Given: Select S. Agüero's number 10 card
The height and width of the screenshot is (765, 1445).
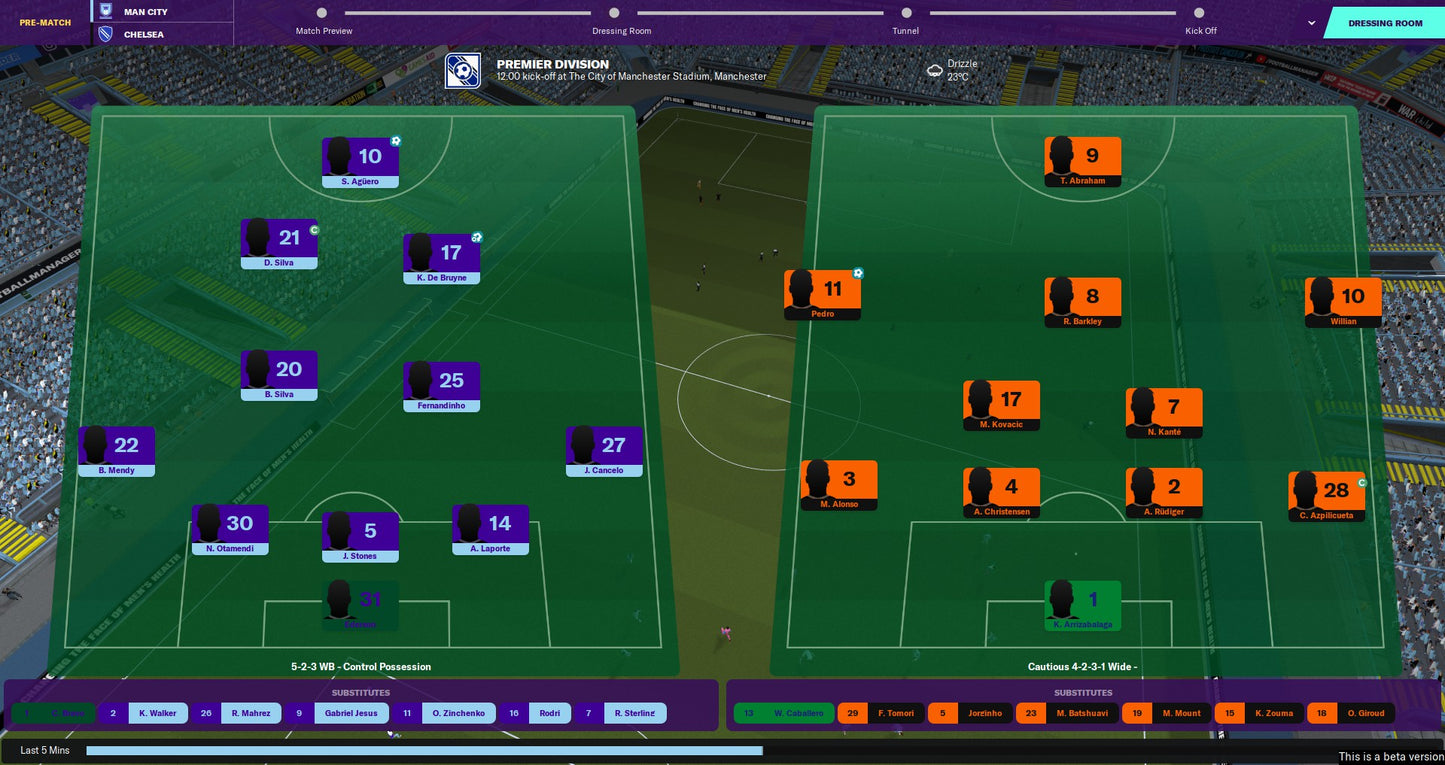Looking at the screenshot, I should click(x=360, y=162).
